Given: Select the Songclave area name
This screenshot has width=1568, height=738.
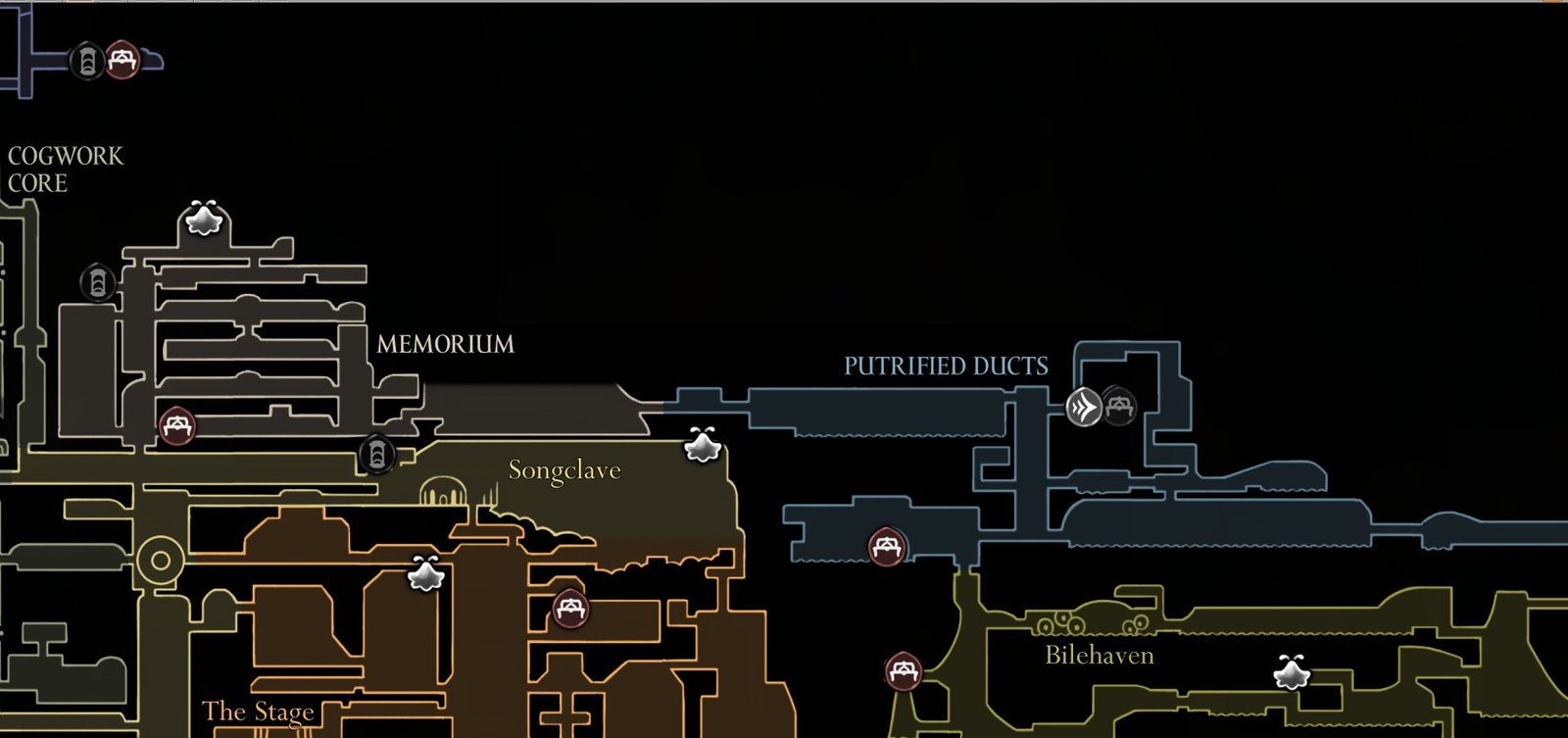Looking at the screenshot, I should pyautogui.click(x=564, y=470).
